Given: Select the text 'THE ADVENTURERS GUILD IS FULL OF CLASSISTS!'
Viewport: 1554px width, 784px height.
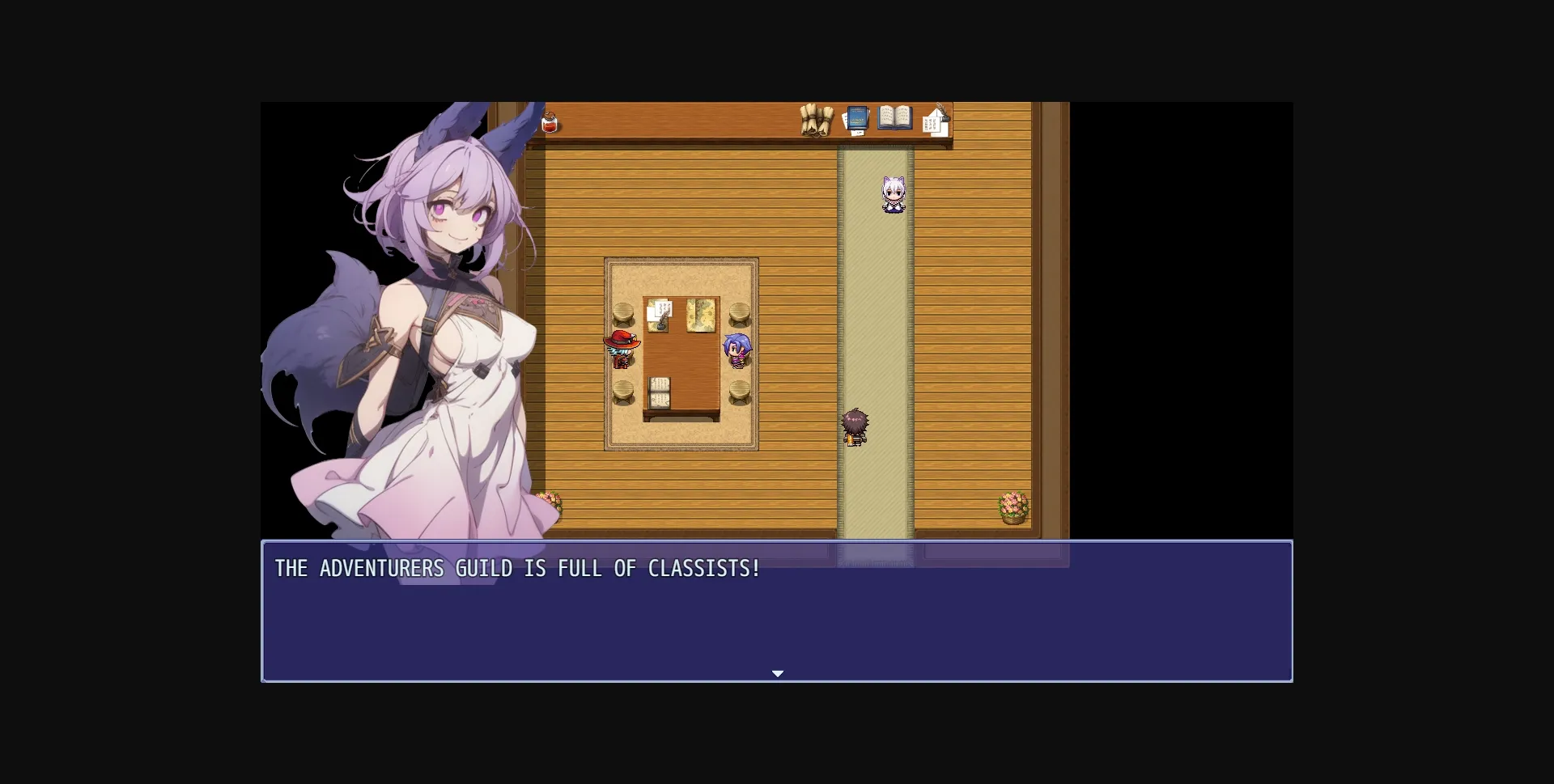Looking at the screenshot, I should point(516,569).
